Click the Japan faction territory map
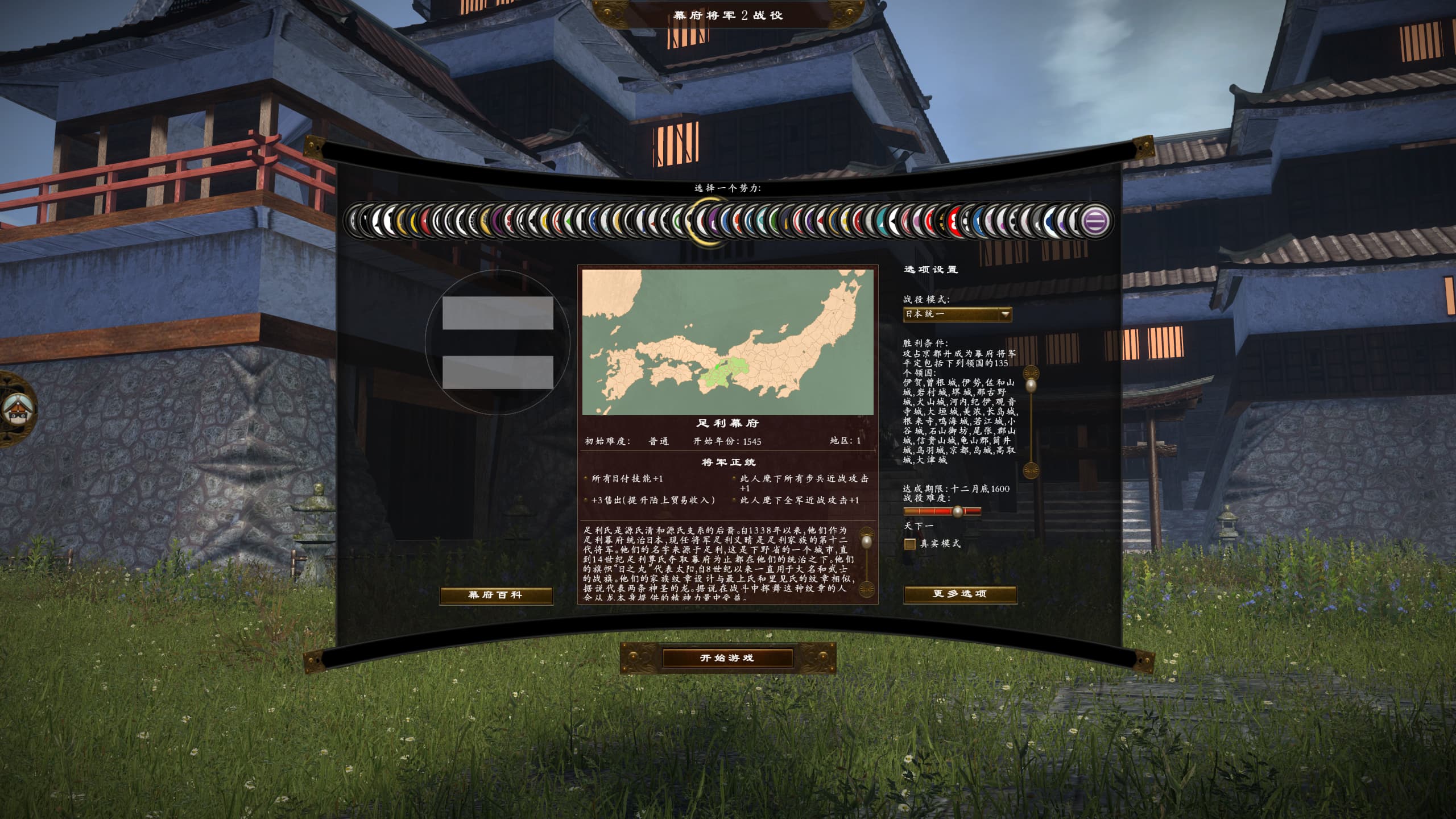Image resolution: width=1456 pixels, height=819 pixels. tap(727, 342)
